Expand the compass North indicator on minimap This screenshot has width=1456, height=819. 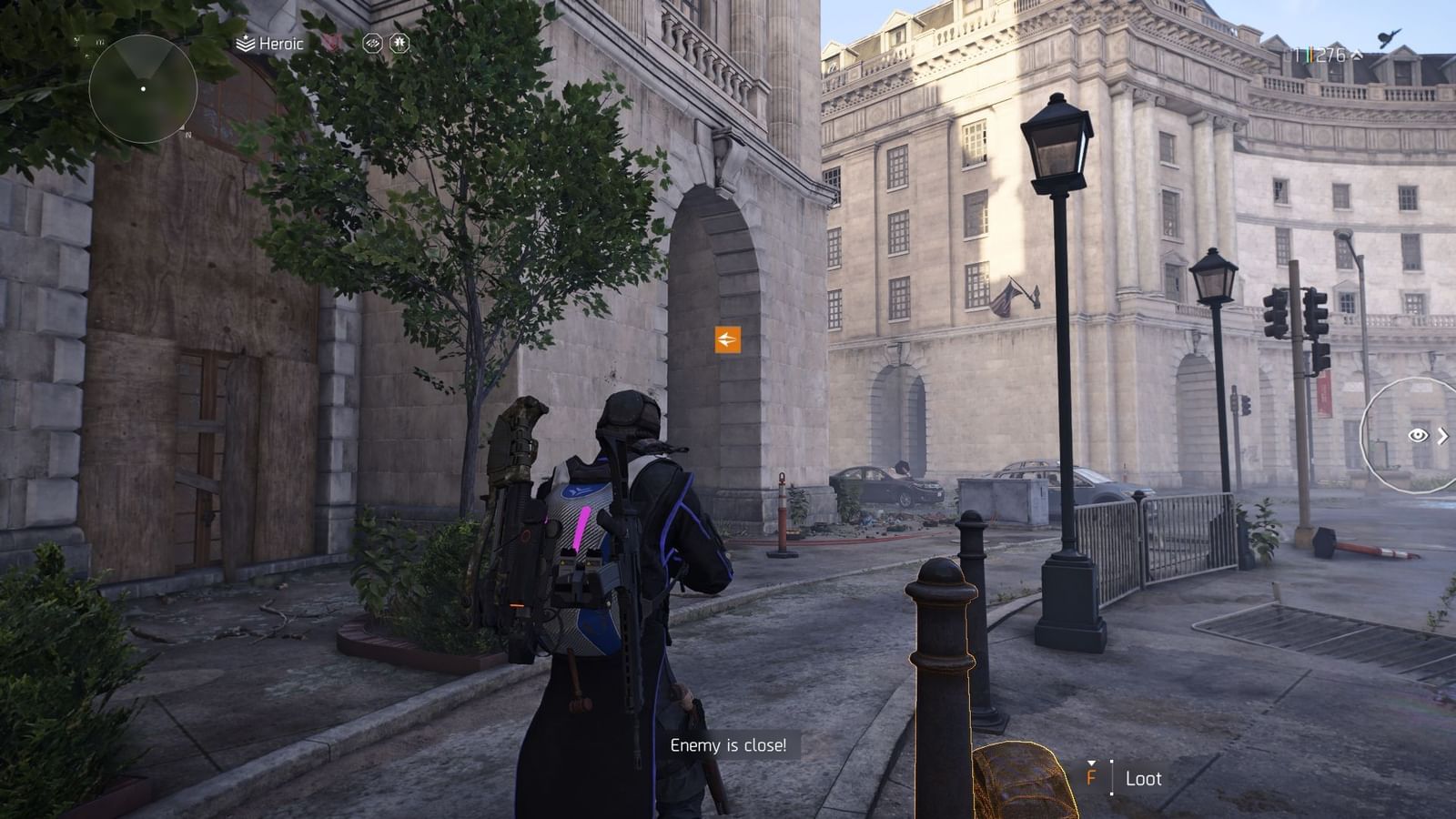tap(188, 130)
